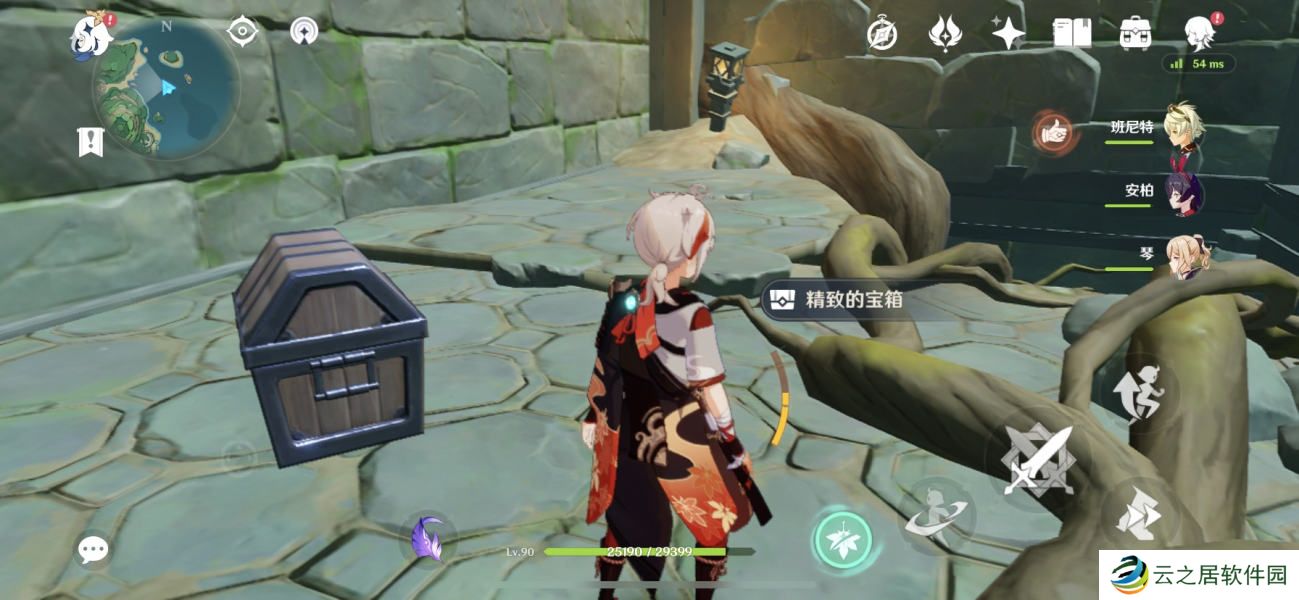The image size is (1299, 600).
Task: Use the purple feather gadget
Action: click(x=428, y=538)
